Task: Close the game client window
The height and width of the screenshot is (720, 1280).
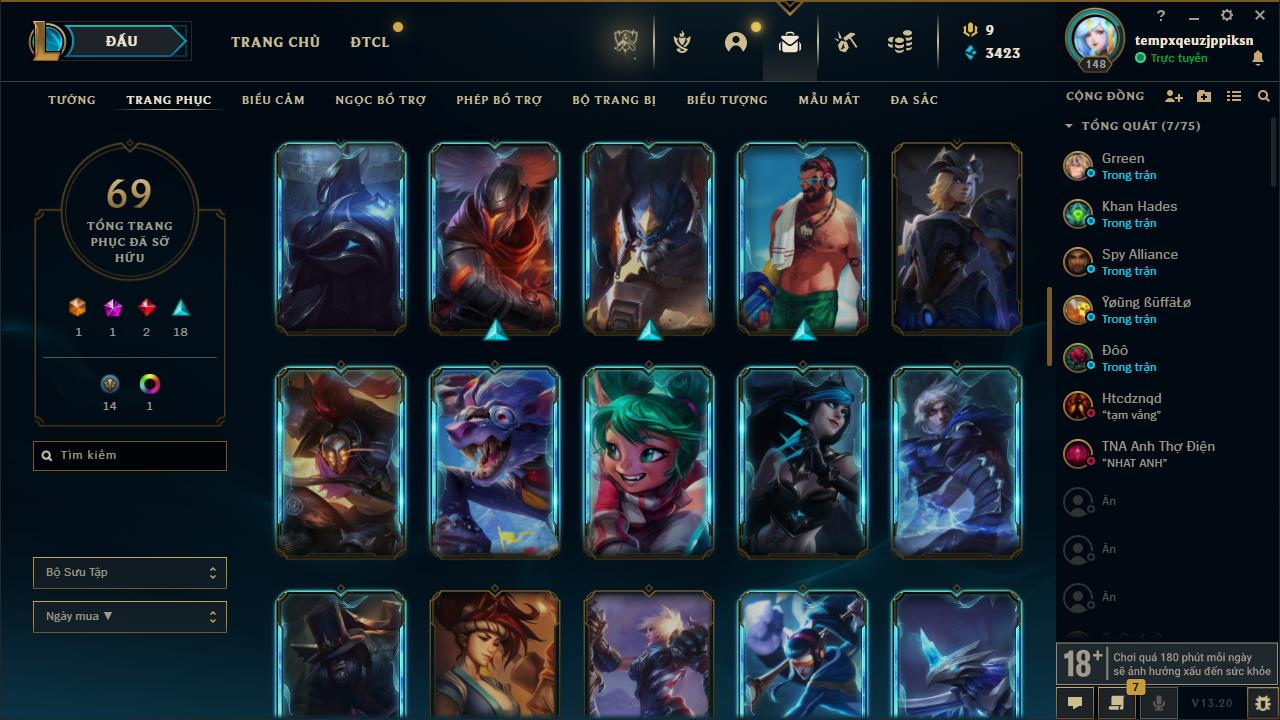Action: coord(1258,15)
